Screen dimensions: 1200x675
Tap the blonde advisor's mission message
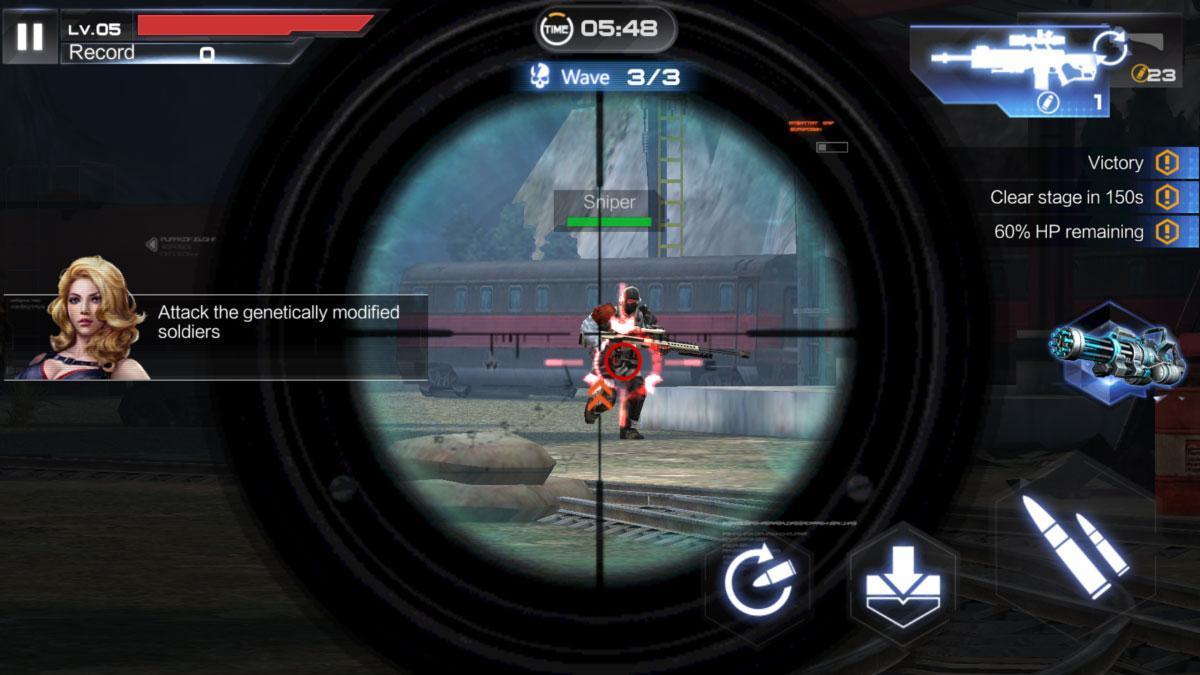[278, 322]
